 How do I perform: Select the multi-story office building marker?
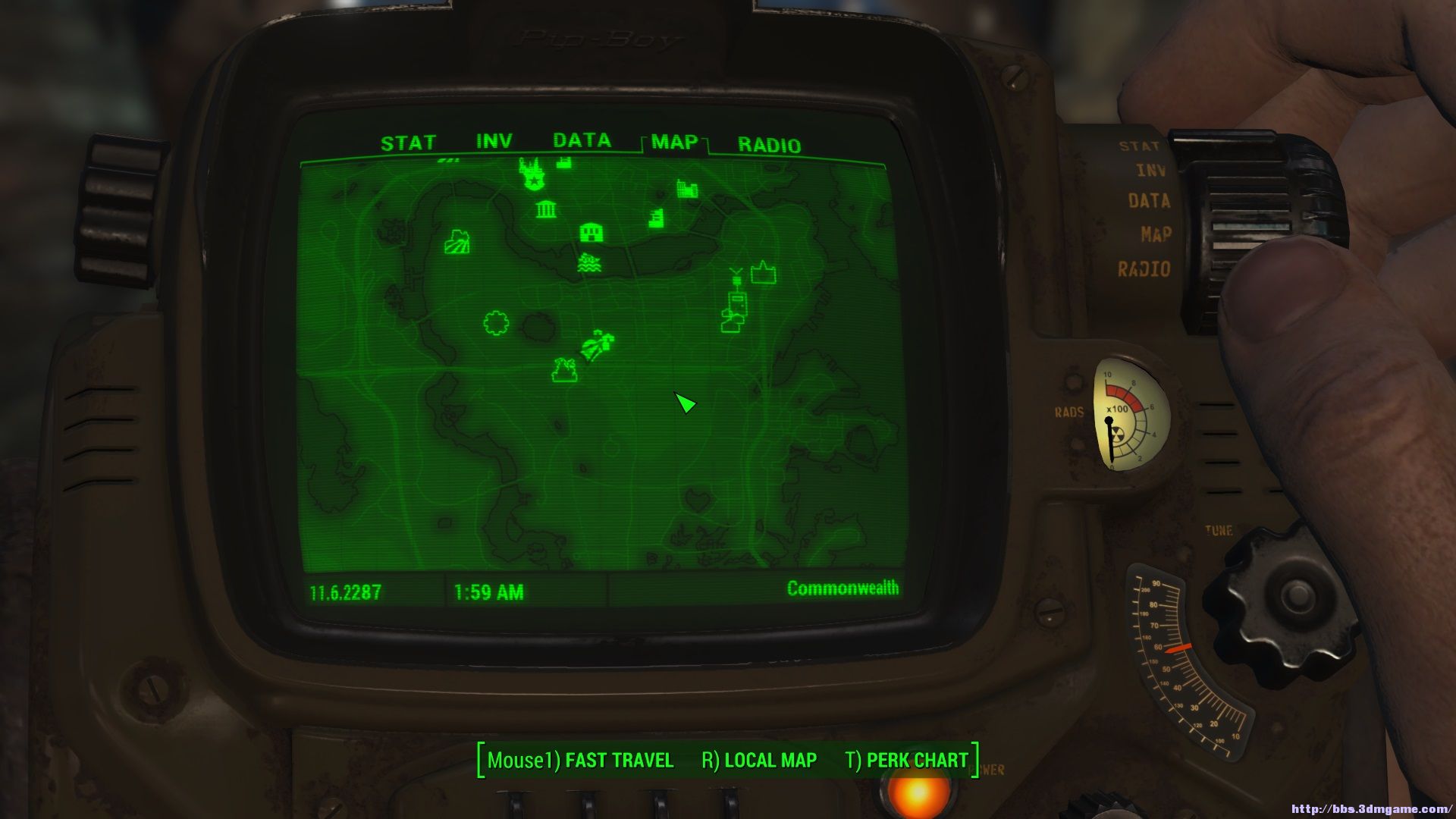[x=657, y=218]
